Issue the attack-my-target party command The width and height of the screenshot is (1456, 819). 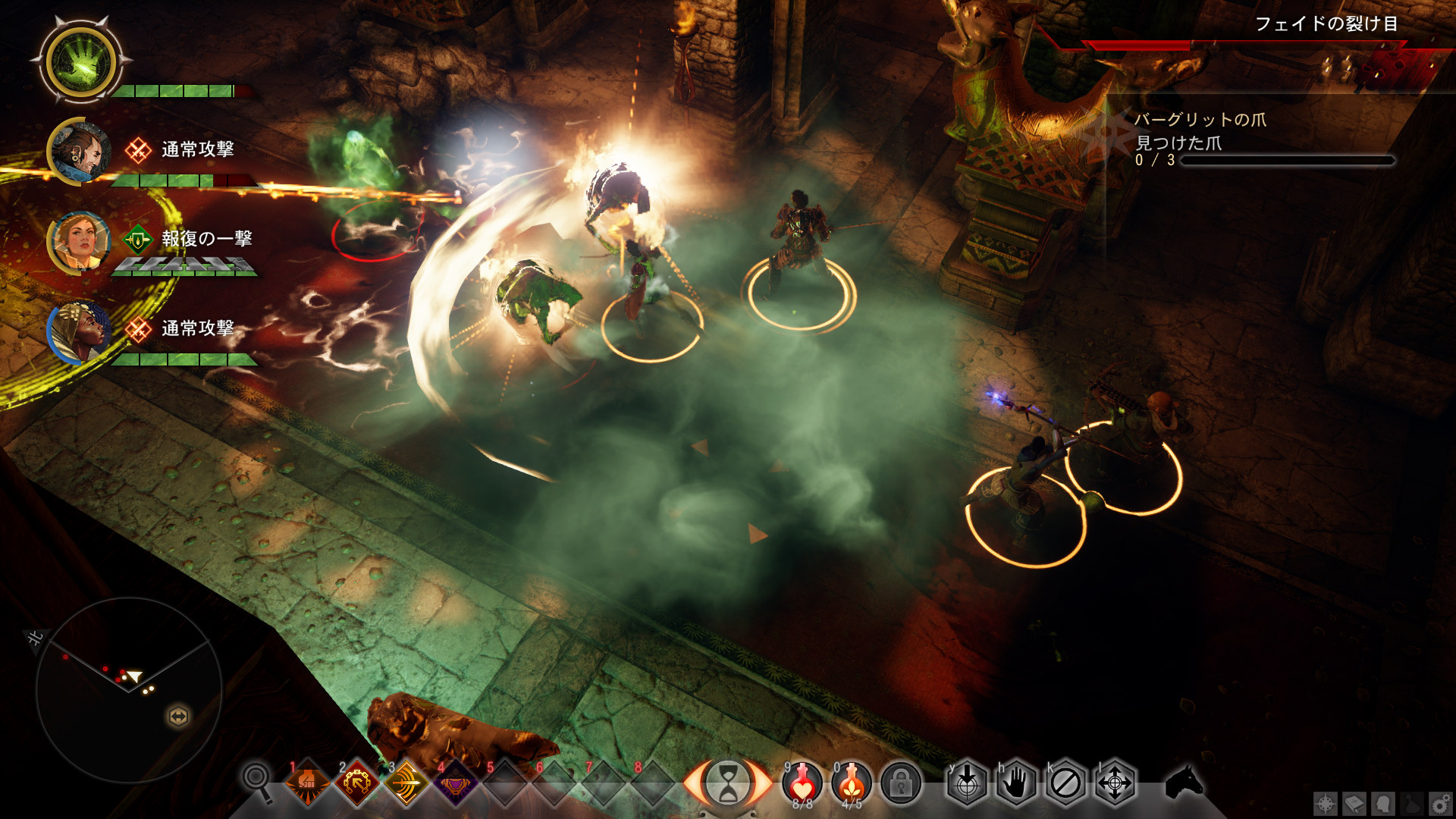click(967, 783)
